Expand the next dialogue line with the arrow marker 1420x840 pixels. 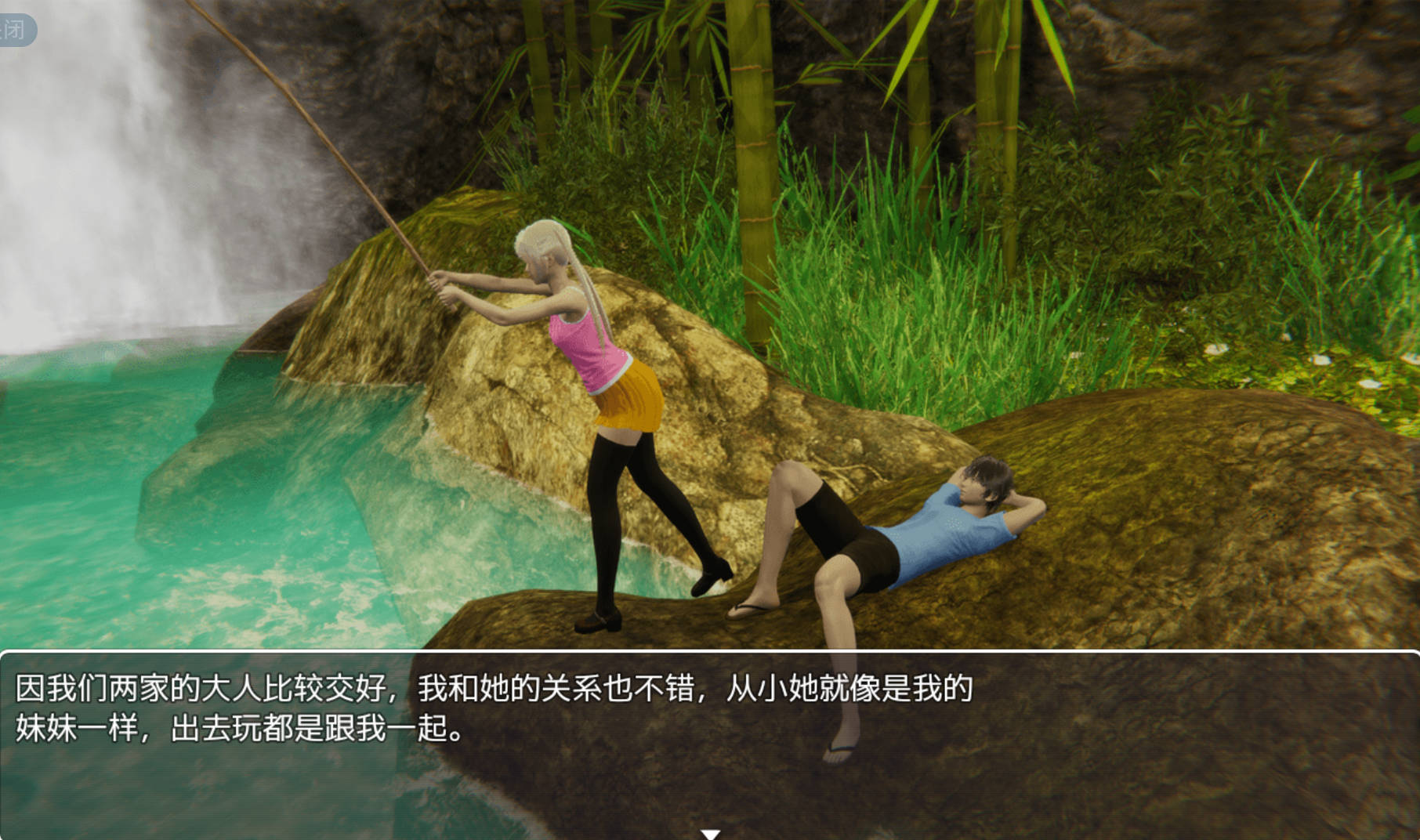(712, 834)
